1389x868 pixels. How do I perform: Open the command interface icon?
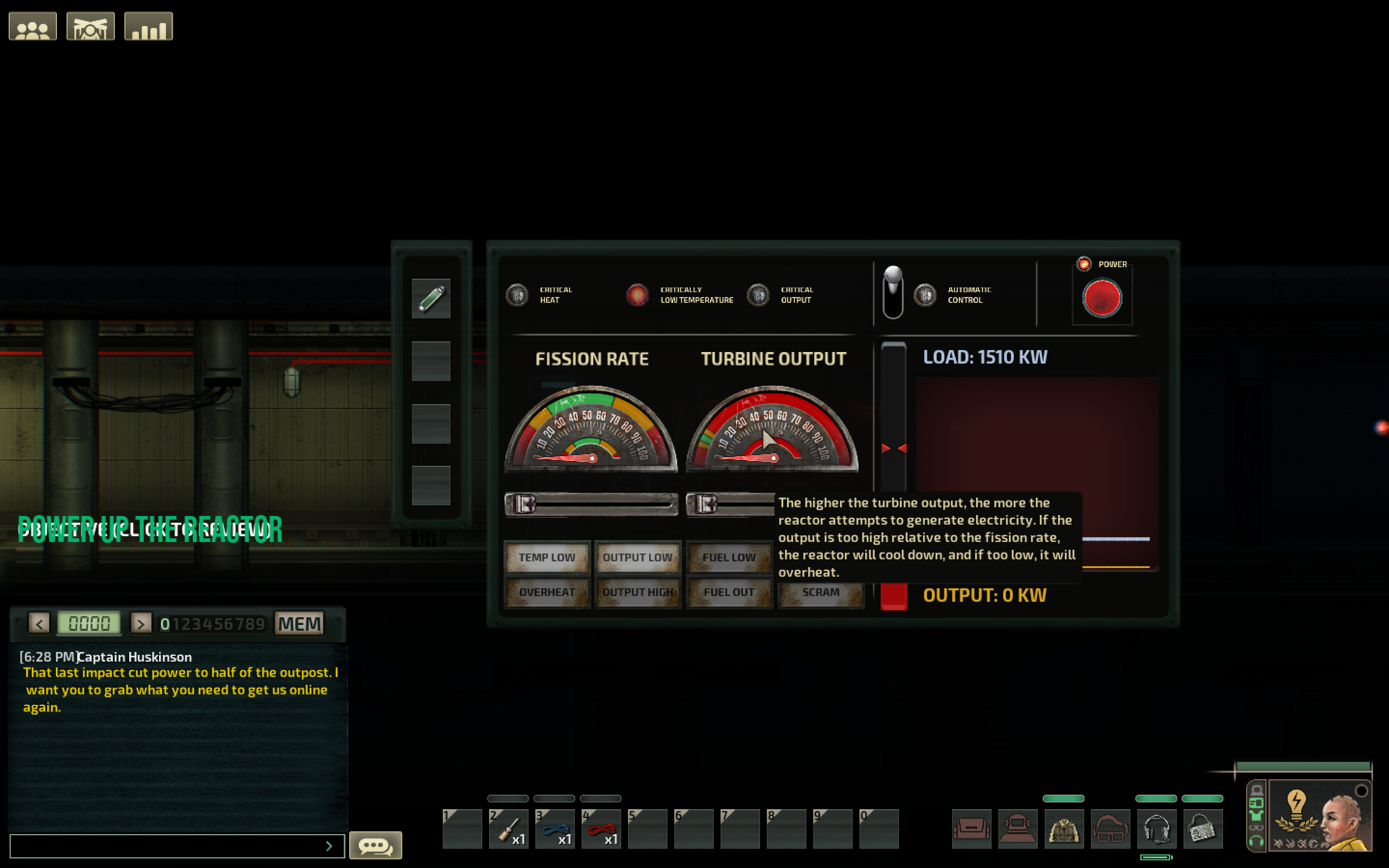90,25
